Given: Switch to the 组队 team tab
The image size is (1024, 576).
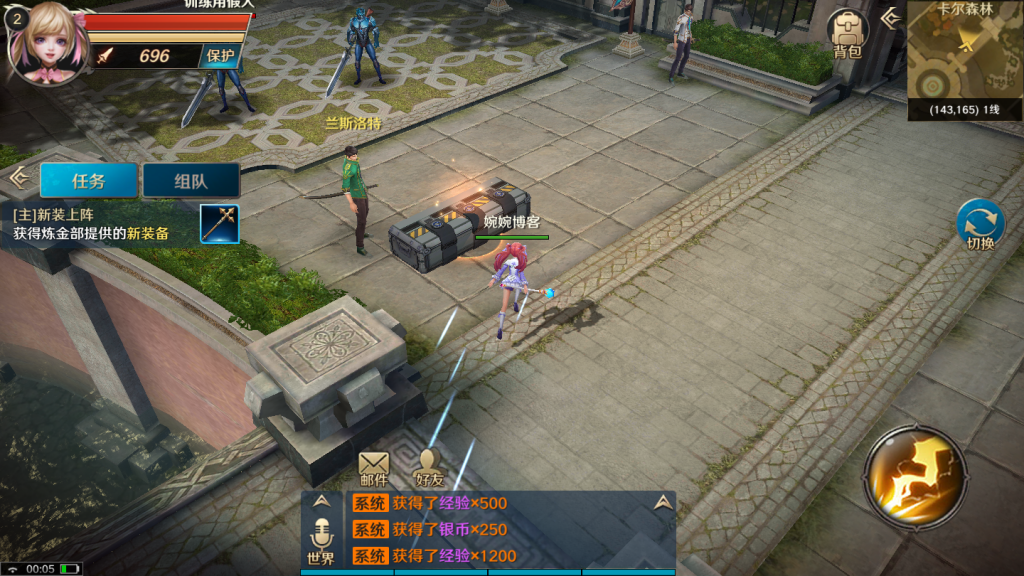Looking at the screenshot, I should [191, 181].
